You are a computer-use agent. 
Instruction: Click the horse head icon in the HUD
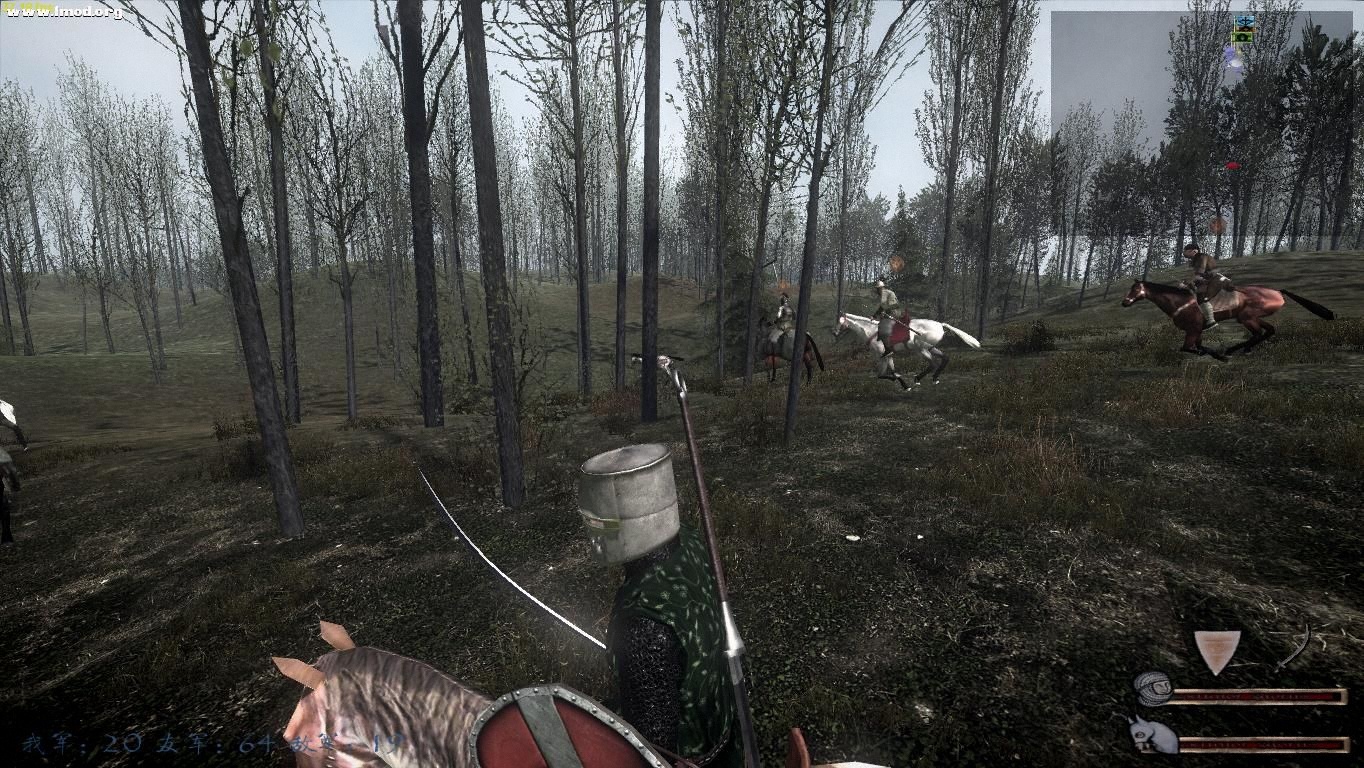pos(1150,735)
